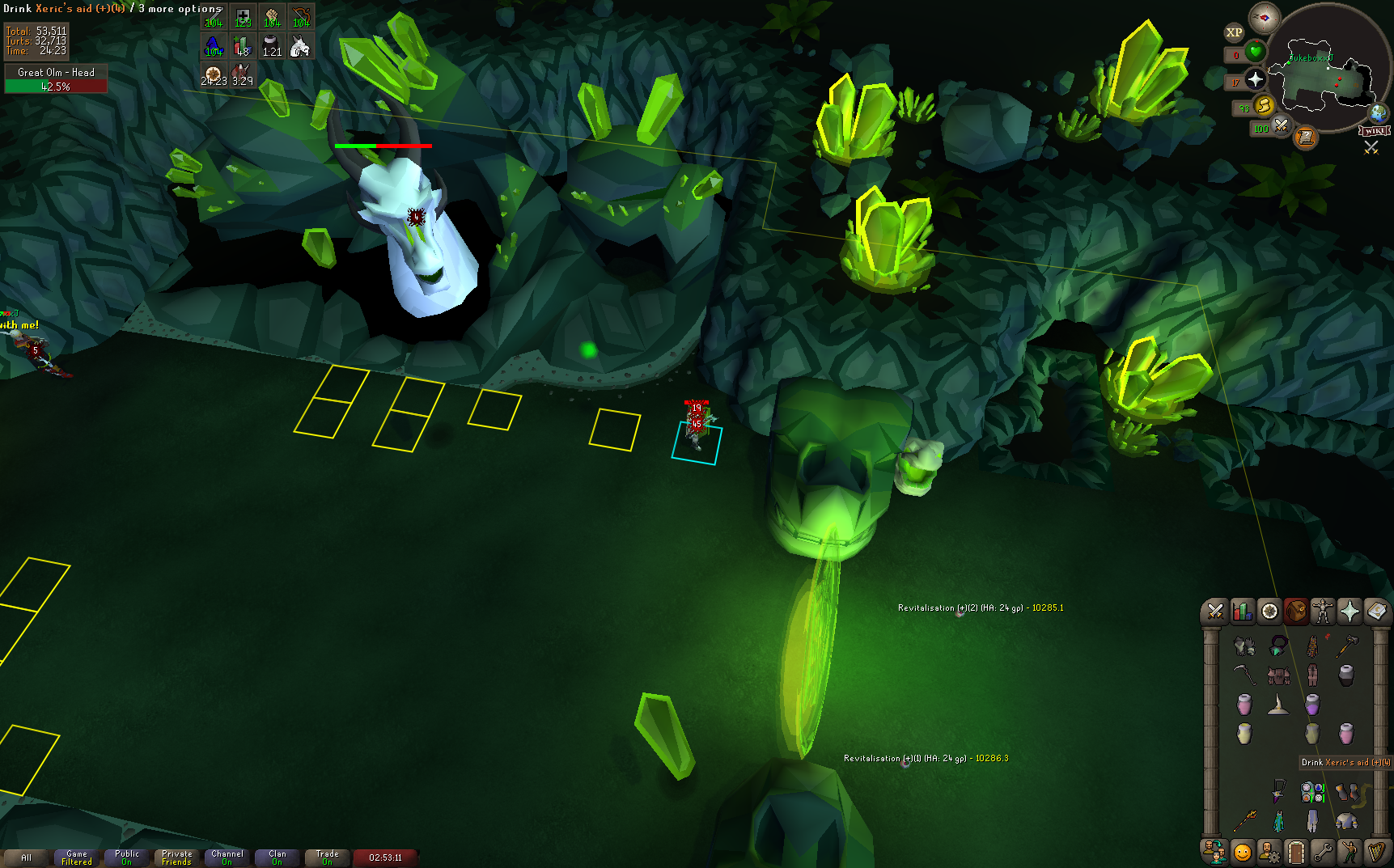
Task: Open the Worn Equipment tab
Action: click(1323, 612)
